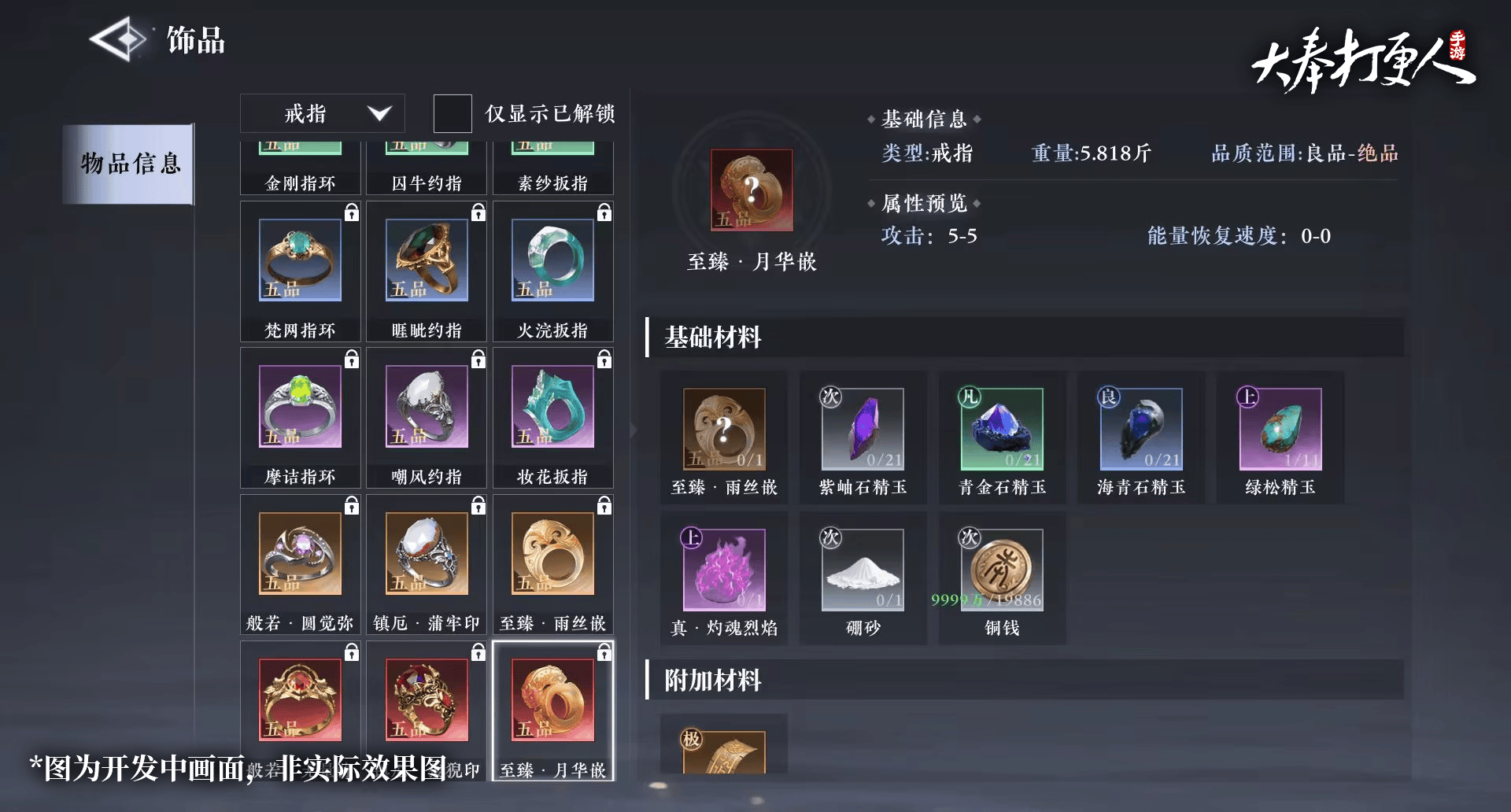
Task: Click the 至臻·雨丝嵌 base material slot
Action: pos(723,429)
